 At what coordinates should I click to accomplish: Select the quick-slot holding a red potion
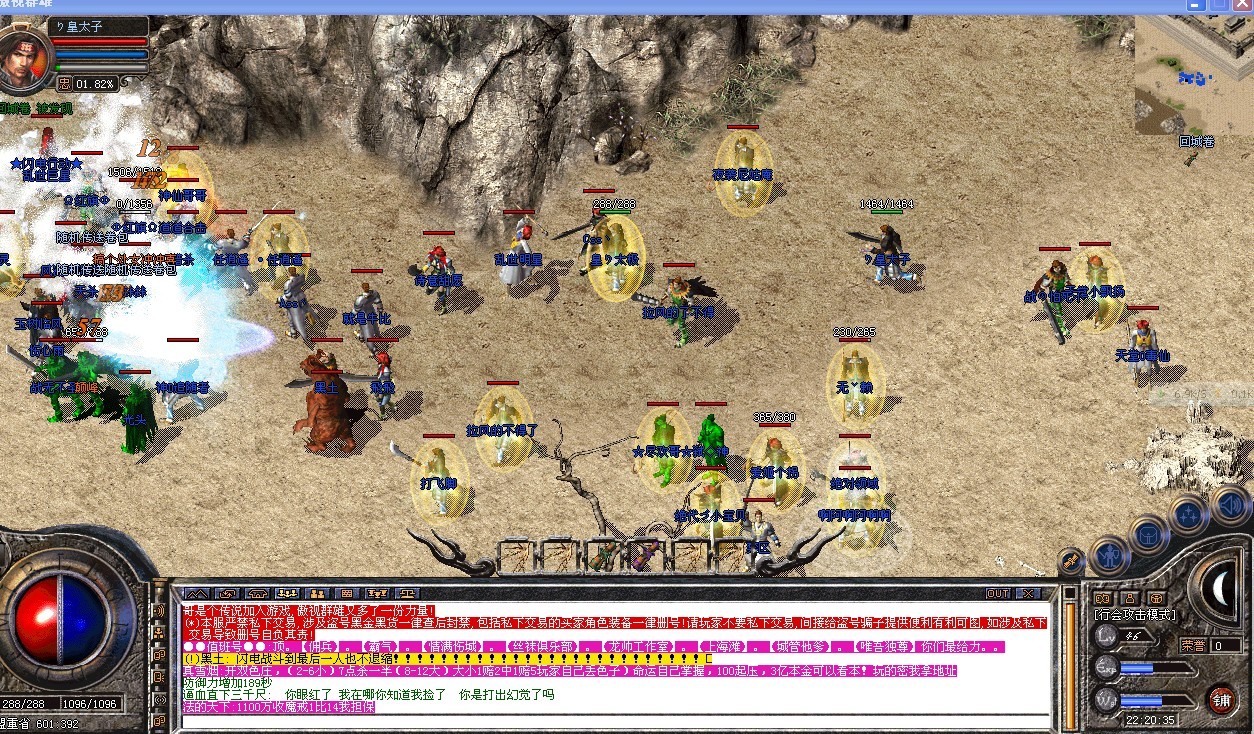[645, 556]
